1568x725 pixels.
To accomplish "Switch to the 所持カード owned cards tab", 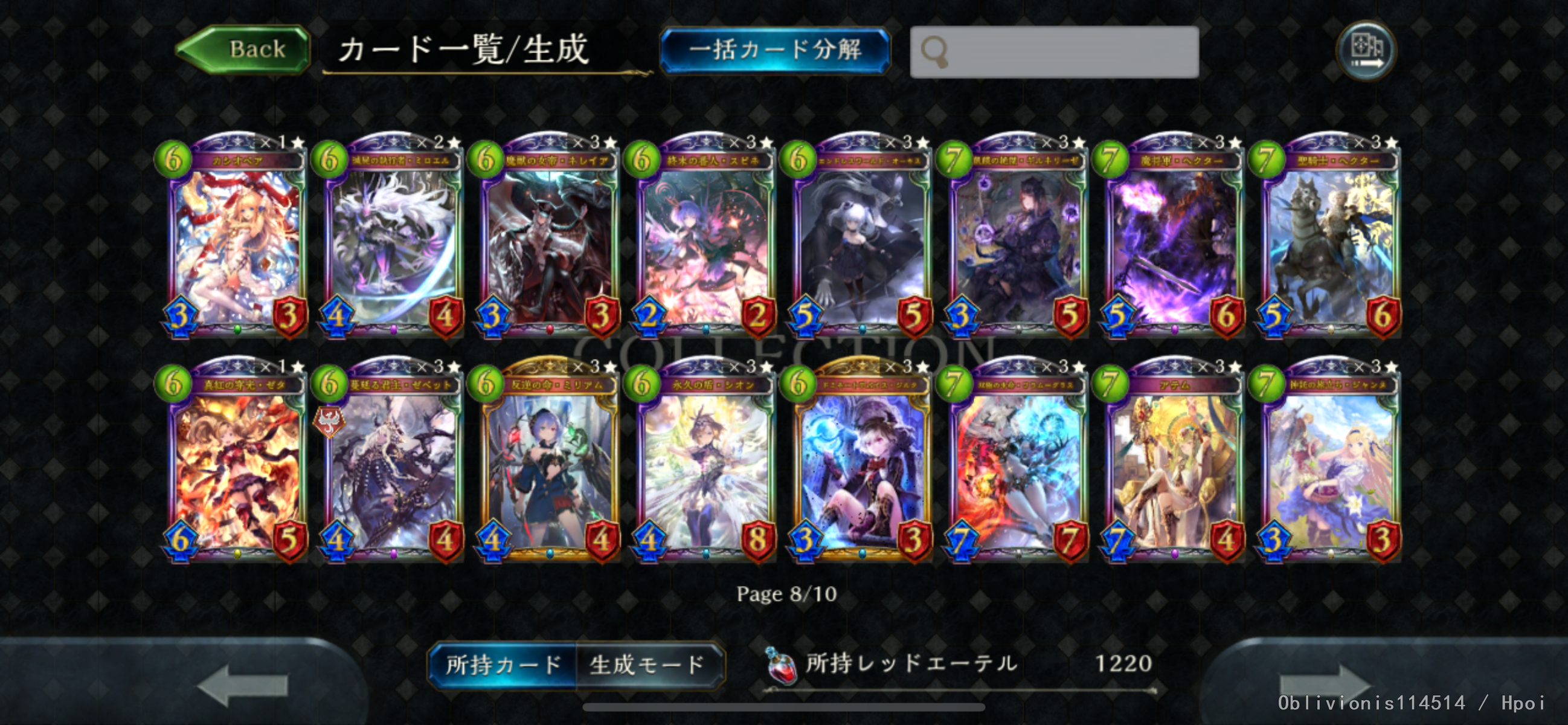I will tap(503, 665).
